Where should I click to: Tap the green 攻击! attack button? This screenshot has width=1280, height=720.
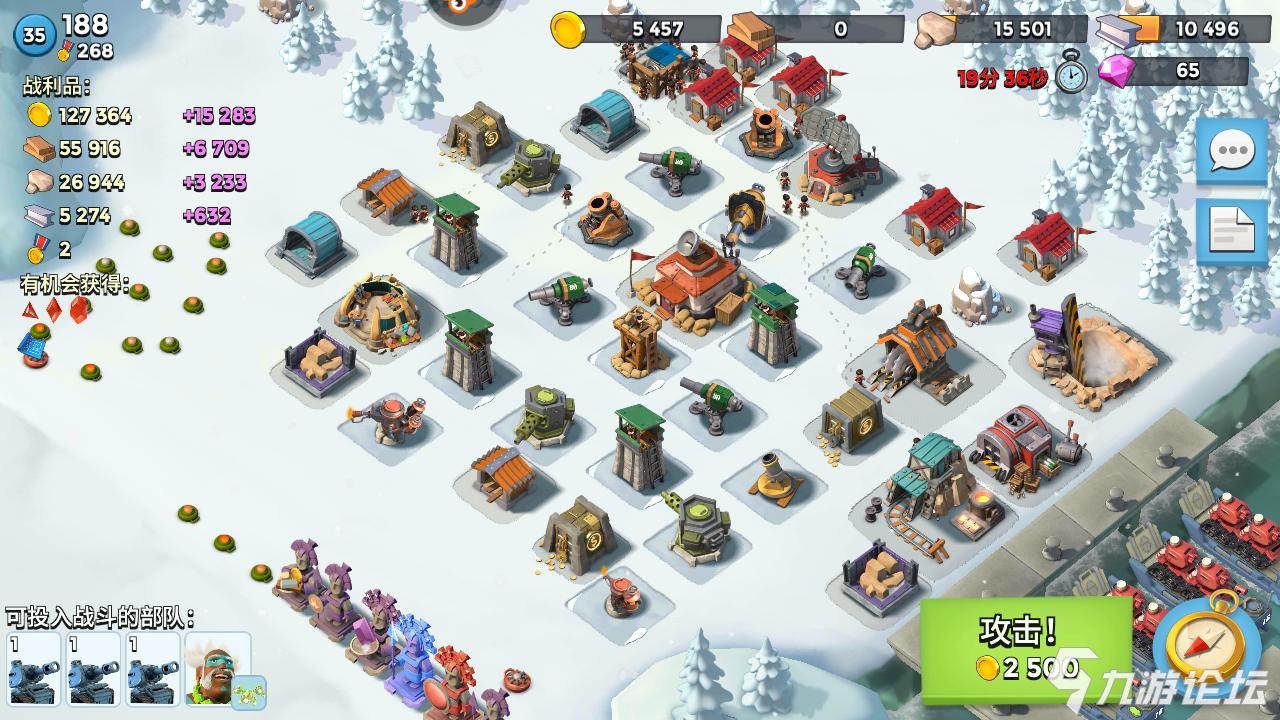point(1025,649)
